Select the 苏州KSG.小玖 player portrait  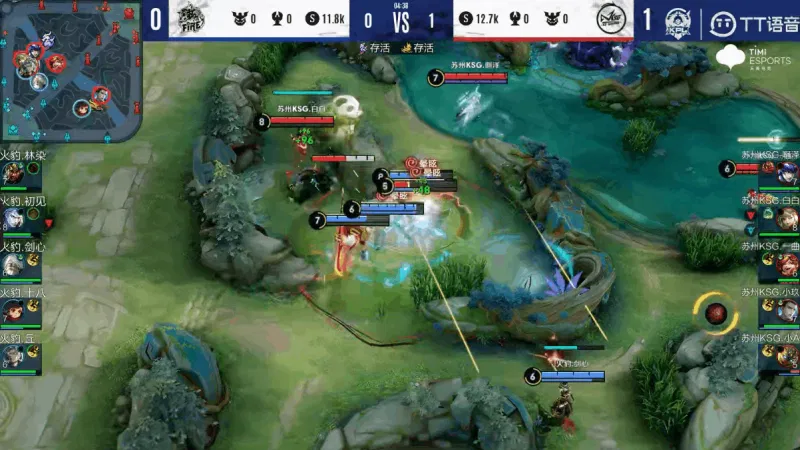tap(784, 312)
